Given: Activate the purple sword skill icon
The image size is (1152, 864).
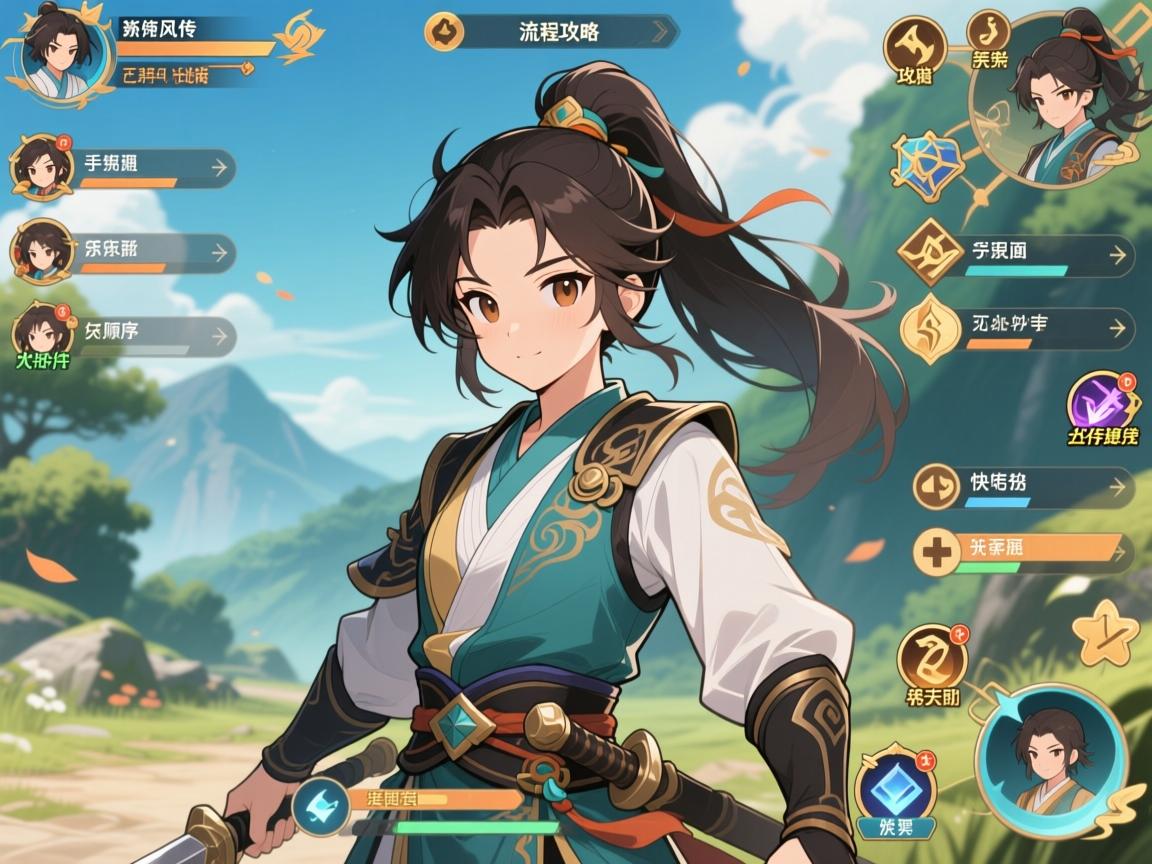Looking at the screenshot, I should 1103,403.
